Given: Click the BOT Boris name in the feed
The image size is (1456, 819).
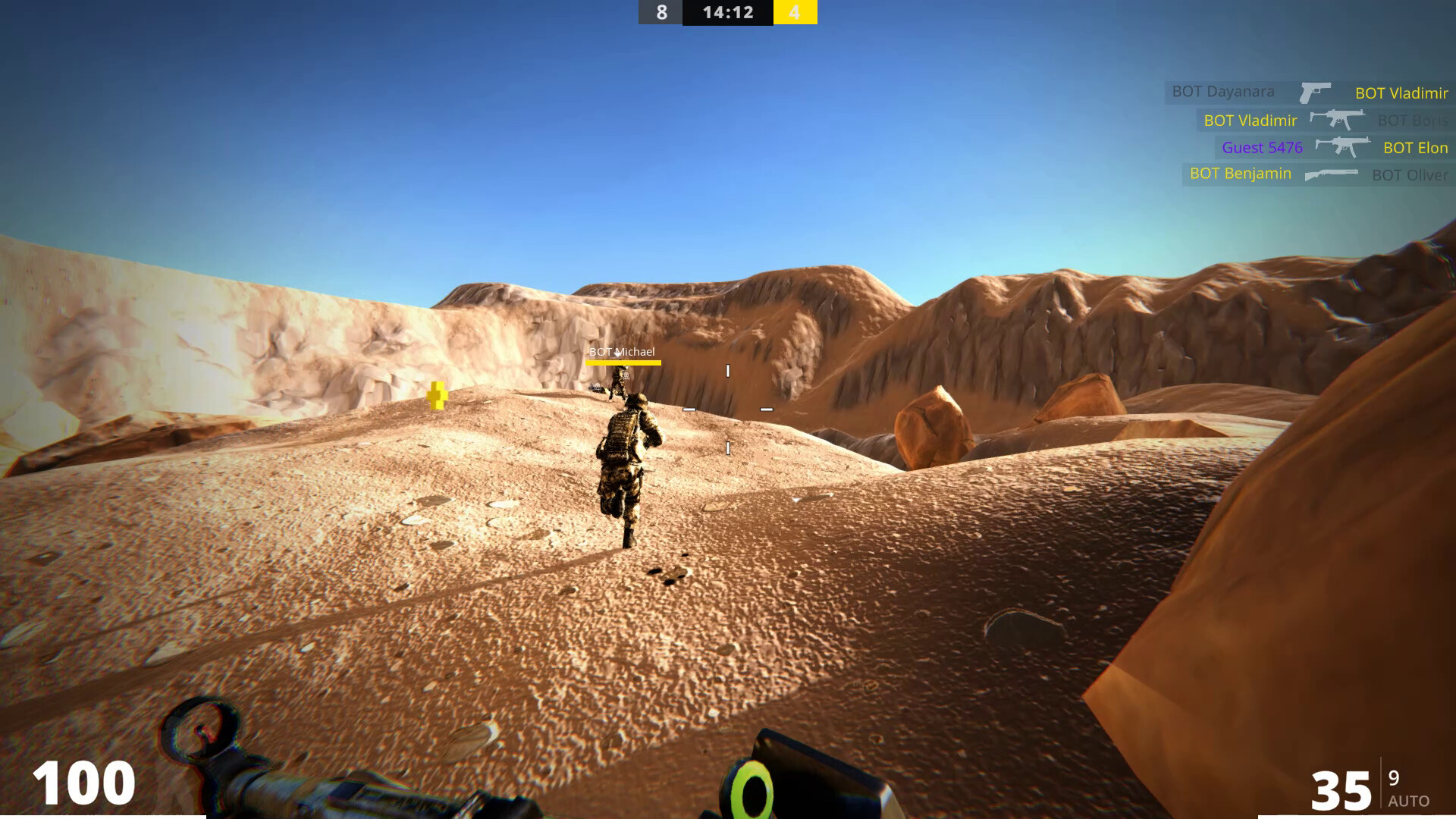Looking at the screenshot, I should [1412, 120].
